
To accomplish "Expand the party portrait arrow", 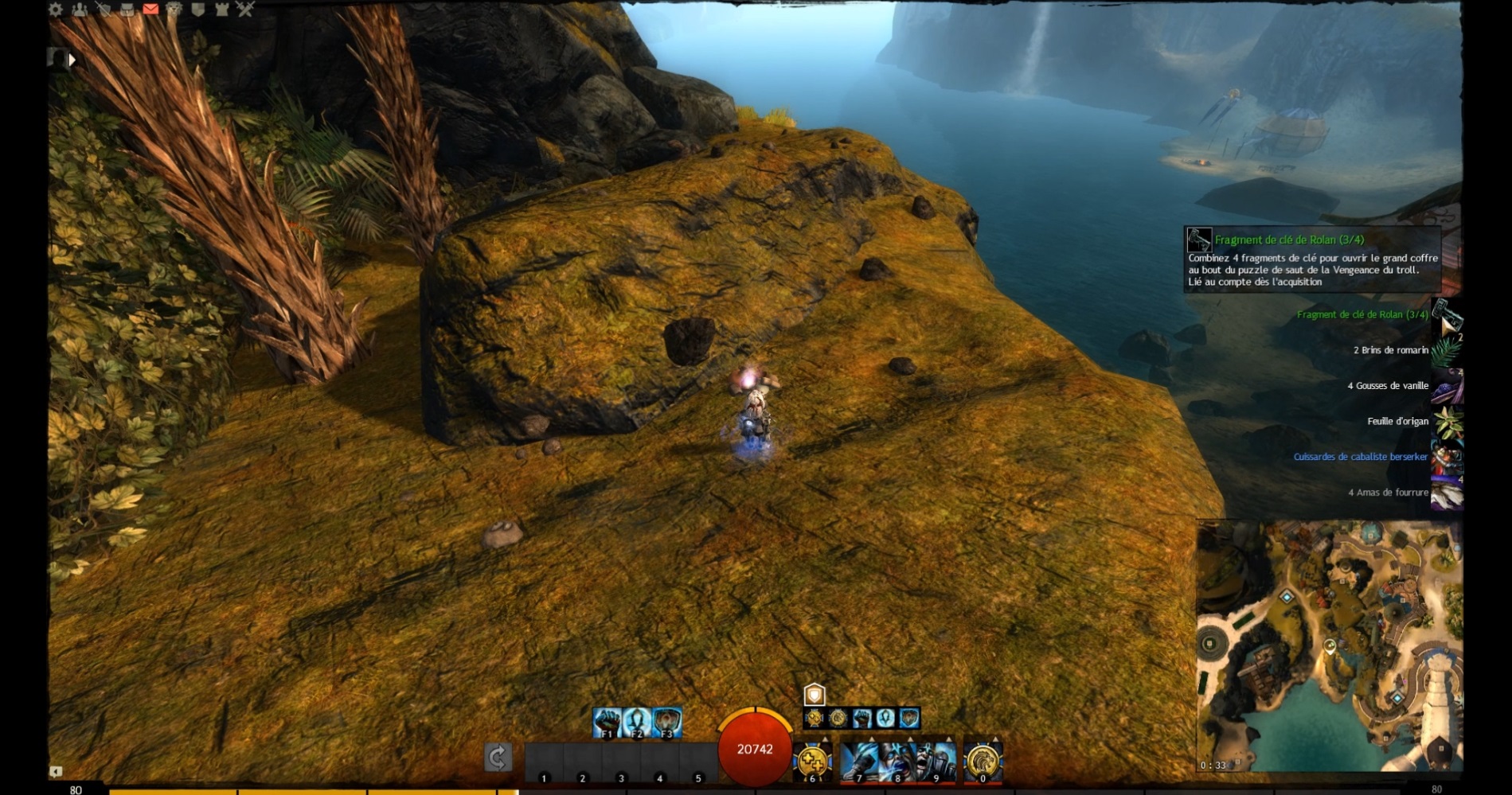I will [72, 60].
